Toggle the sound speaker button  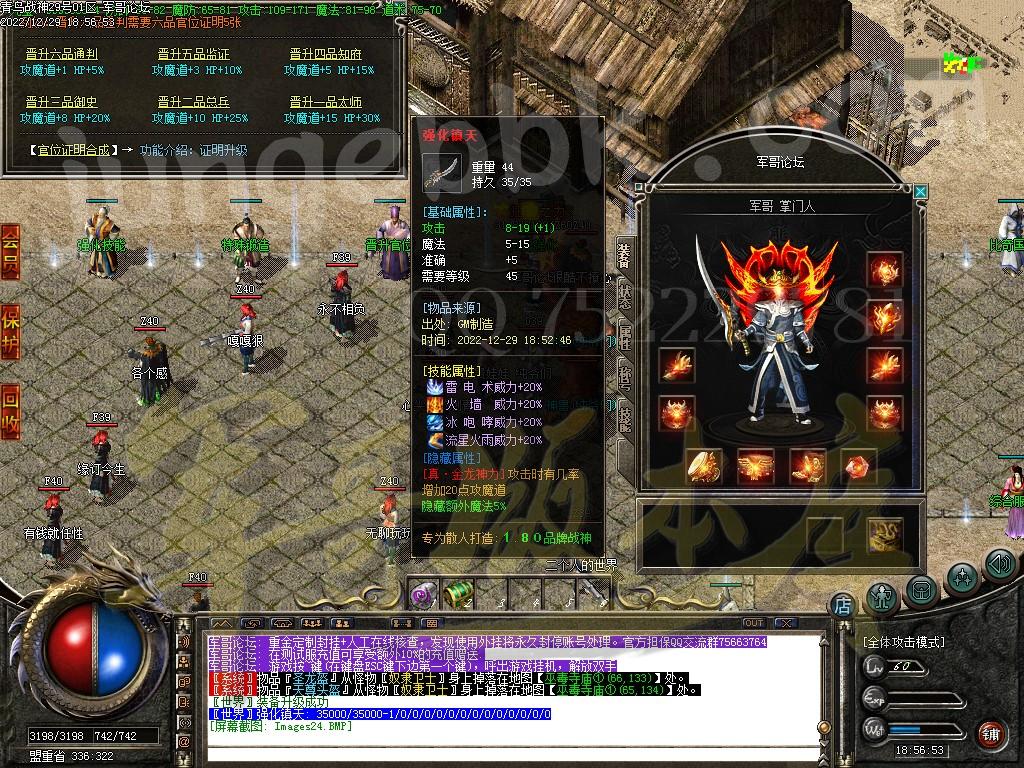(x=999, y=565)
